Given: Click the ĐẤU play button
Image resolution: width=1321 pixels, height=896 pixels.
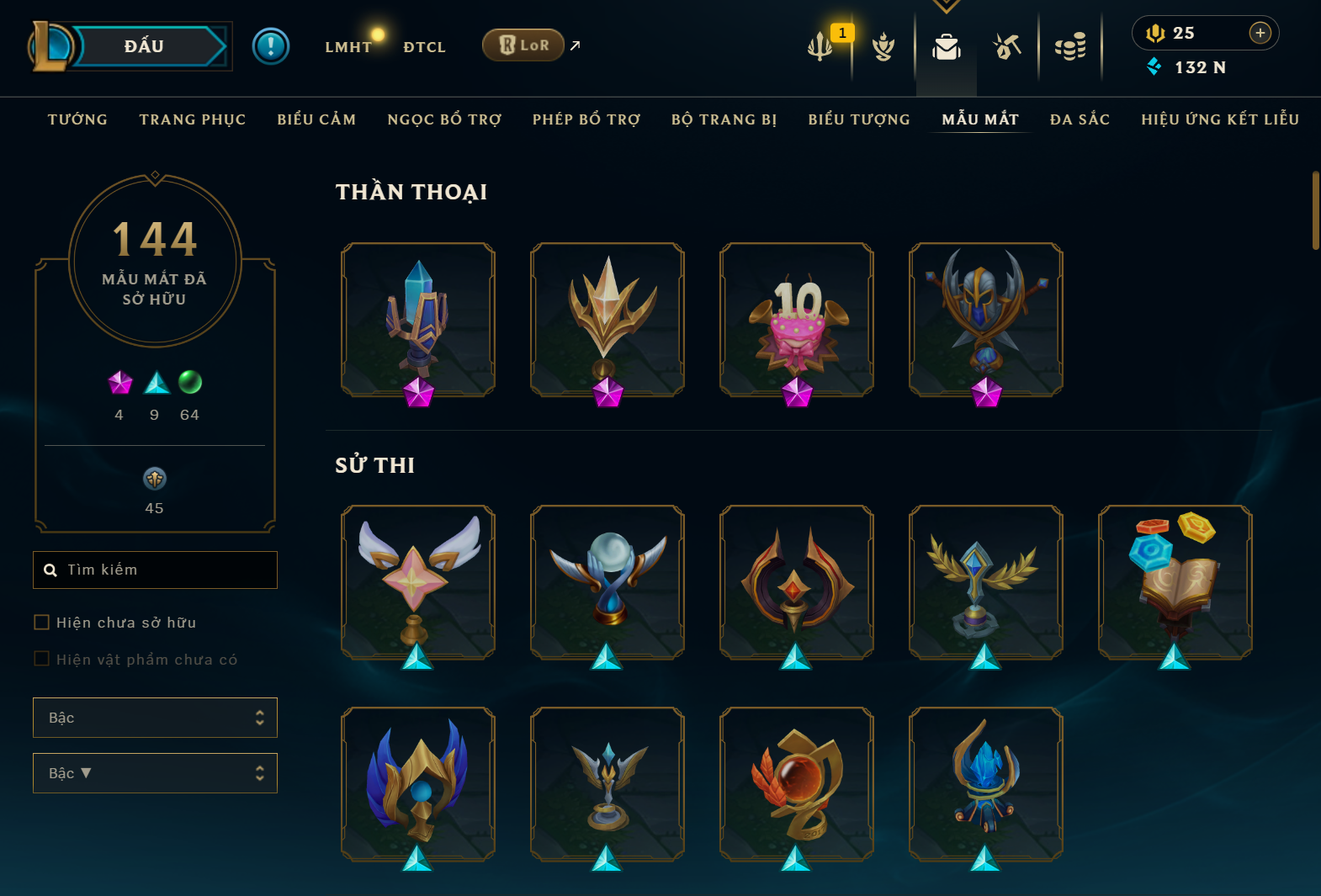Looking at the screenshot, I should [x=145, y=46].
